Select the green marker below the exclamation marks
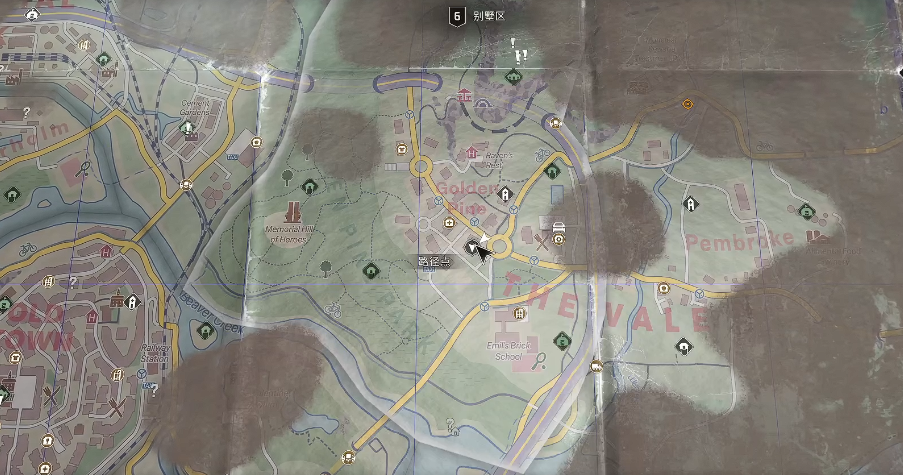 click(x=514, y=76)
